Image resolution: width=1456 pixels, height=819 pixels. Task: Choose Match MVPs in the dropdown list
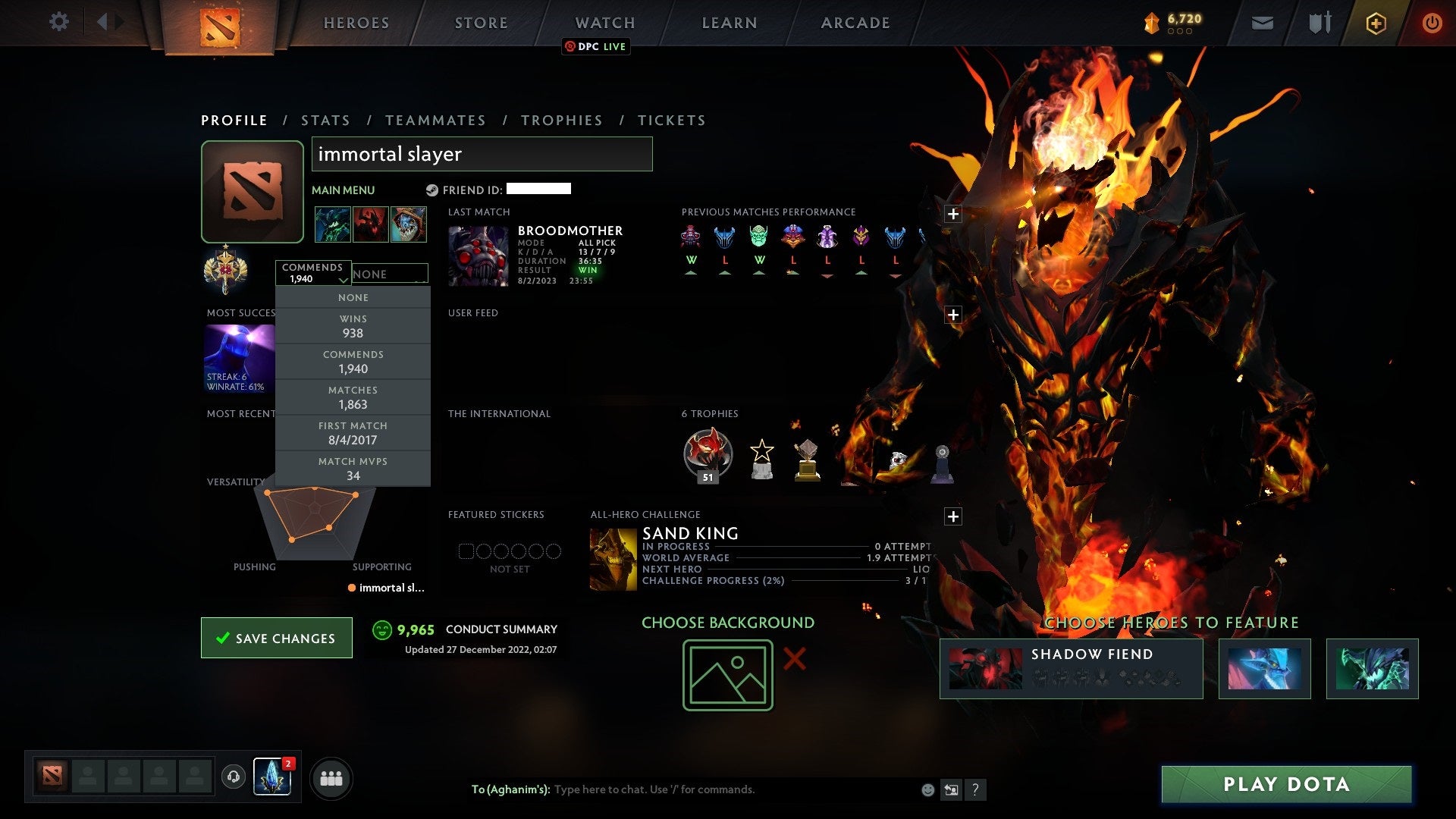[353, 469]
